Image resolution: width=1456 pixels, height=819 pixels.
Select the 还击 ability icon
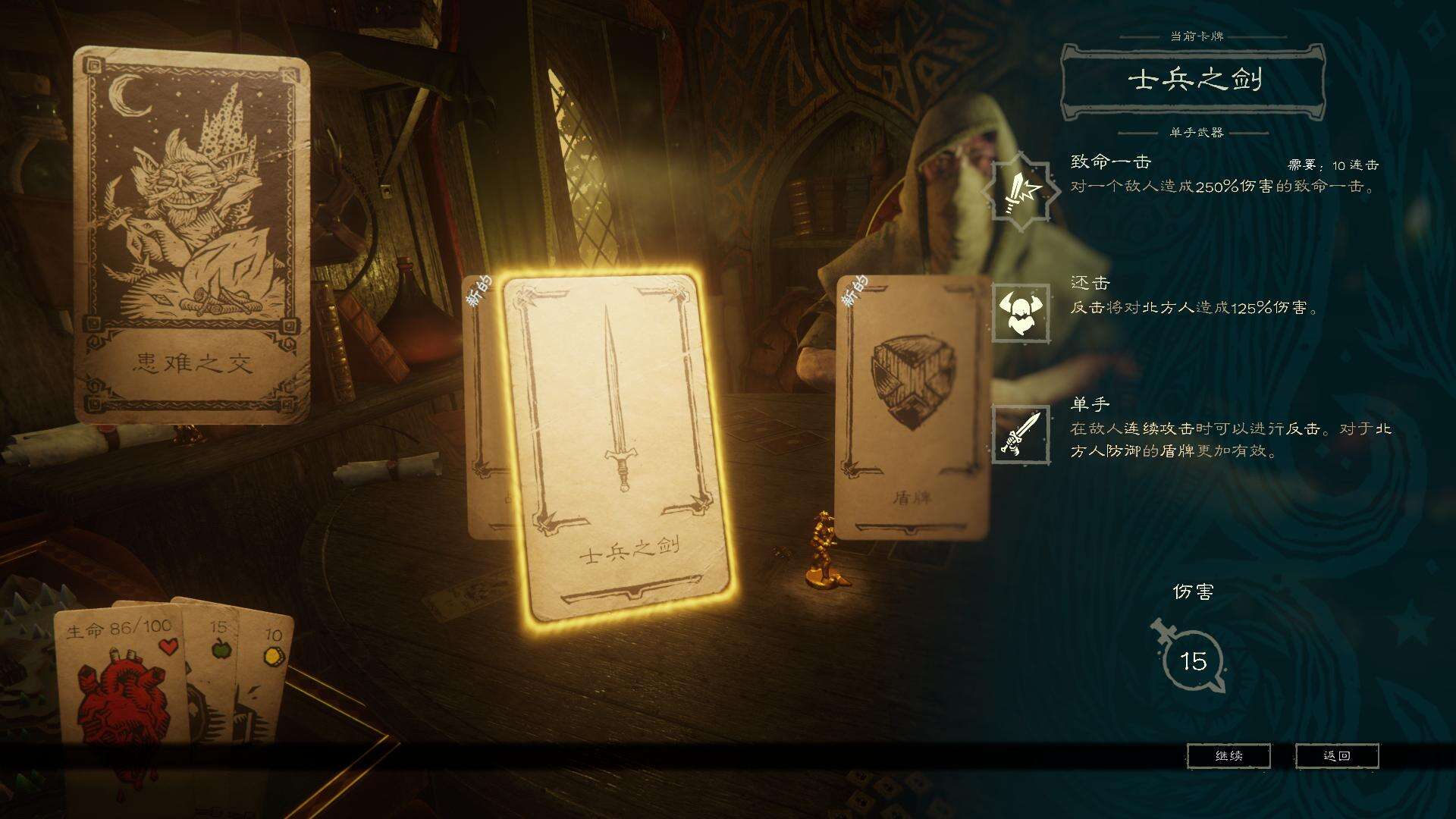click(1021, 312)
